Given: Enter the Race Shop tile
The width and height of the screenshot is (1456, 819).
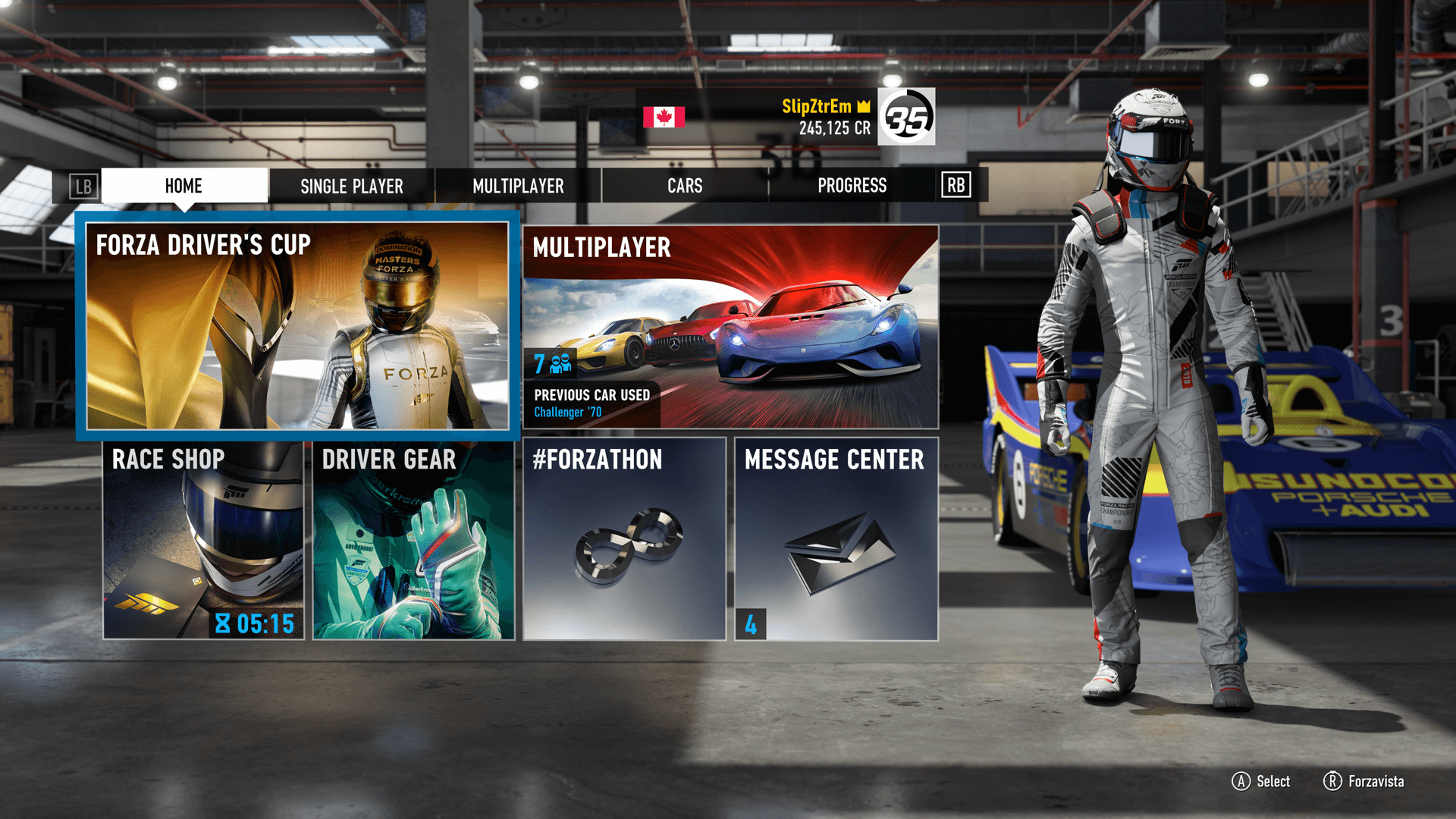Looking at the screenshot, I should click(203, 540).
